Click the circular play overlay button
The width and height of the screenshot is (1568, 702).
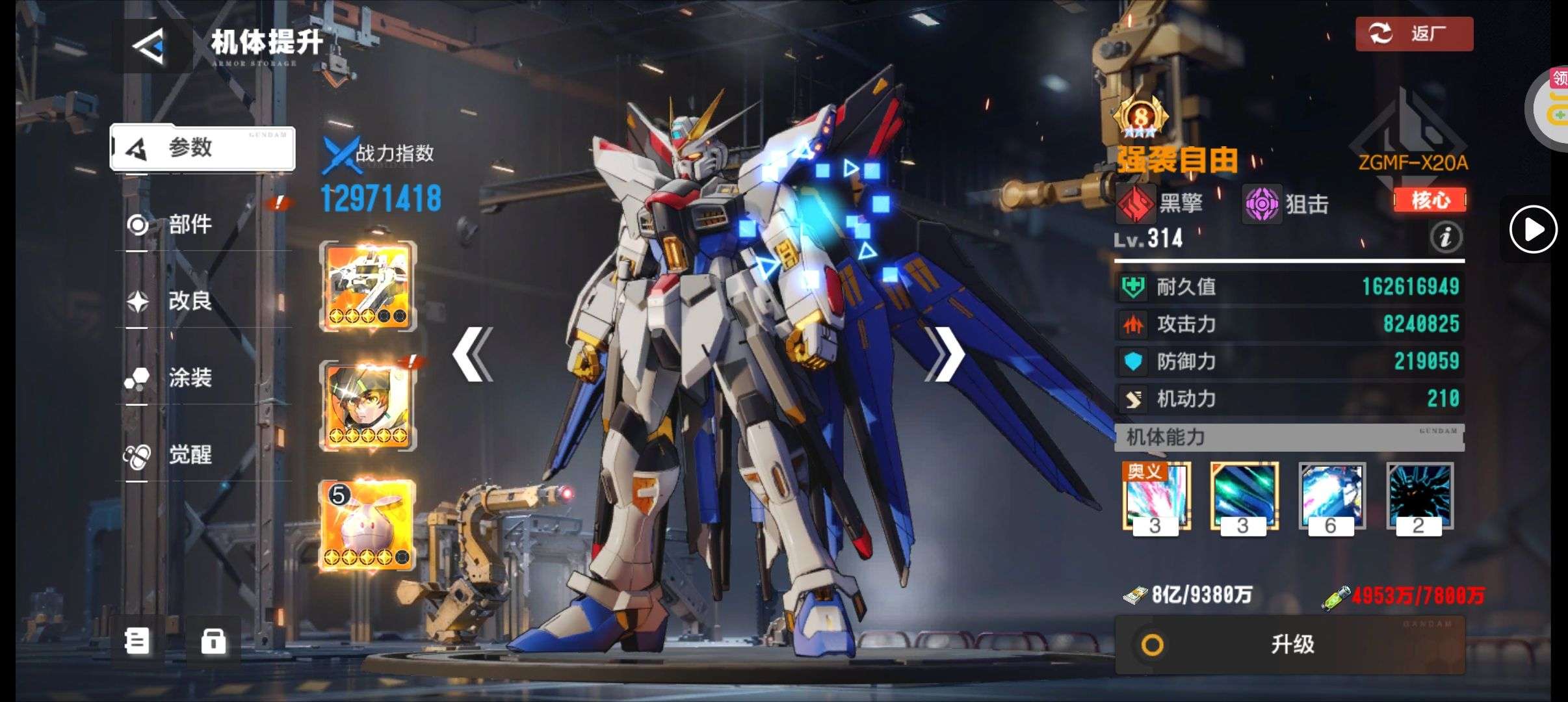(1533, 229)
